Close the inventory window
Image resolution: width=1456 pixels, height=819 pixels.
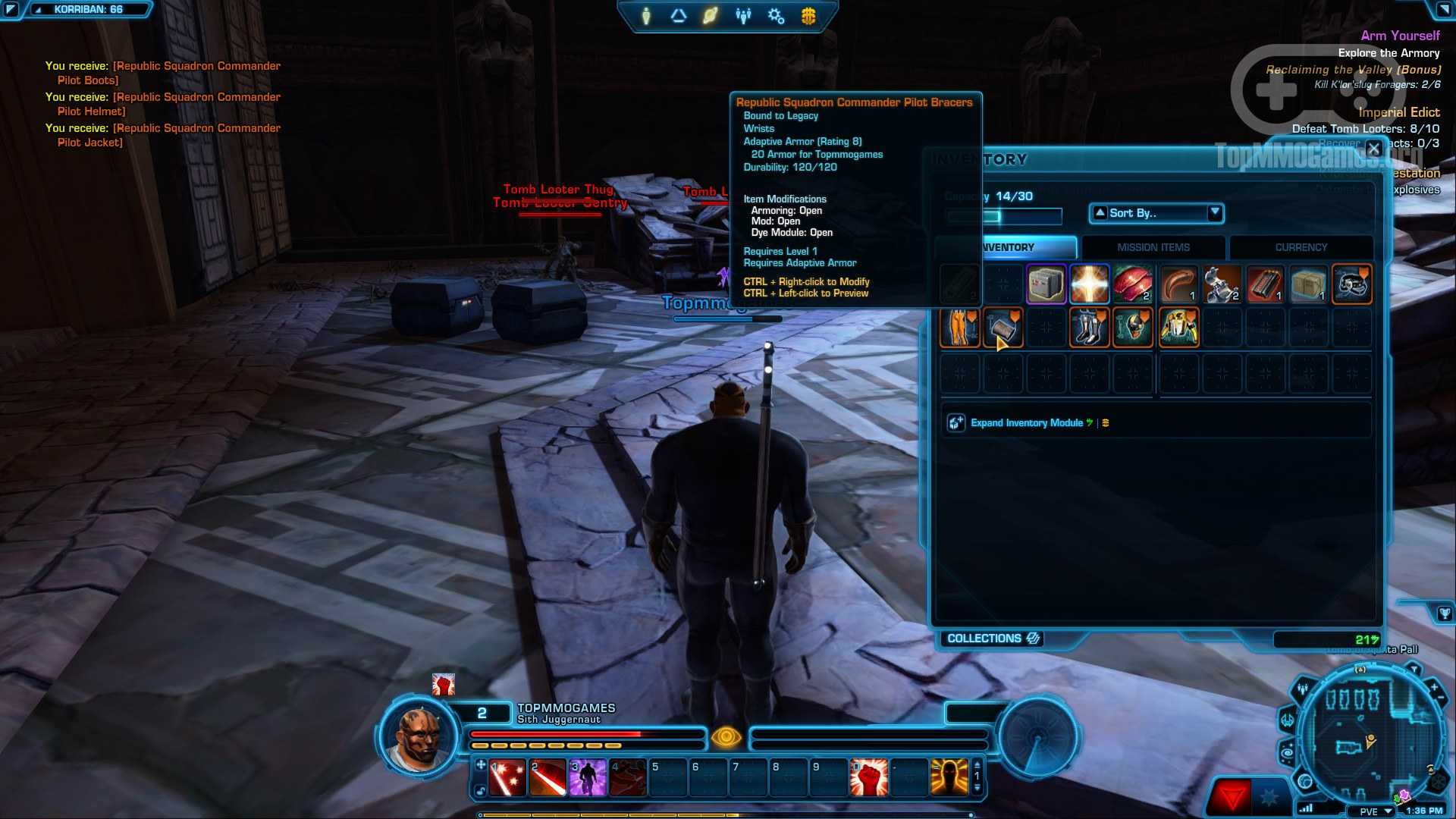click(x=1373, y=149)
